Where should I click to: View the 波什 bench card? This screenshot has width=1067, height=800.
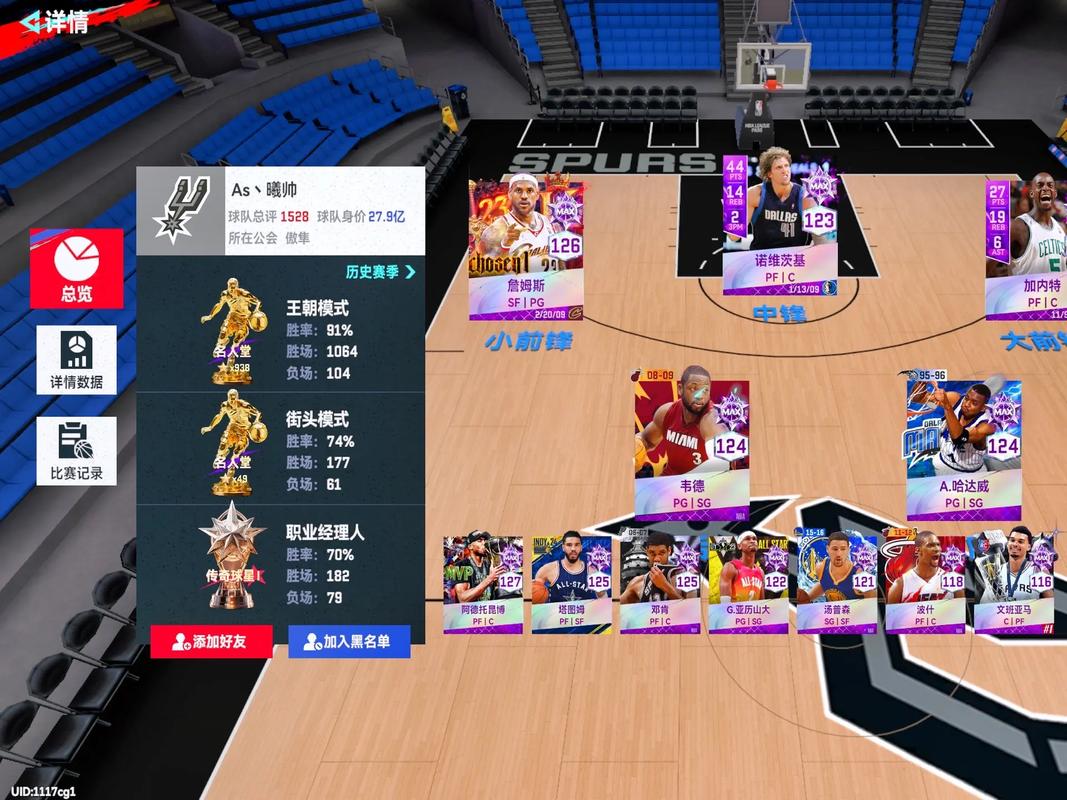coord(925,584)
